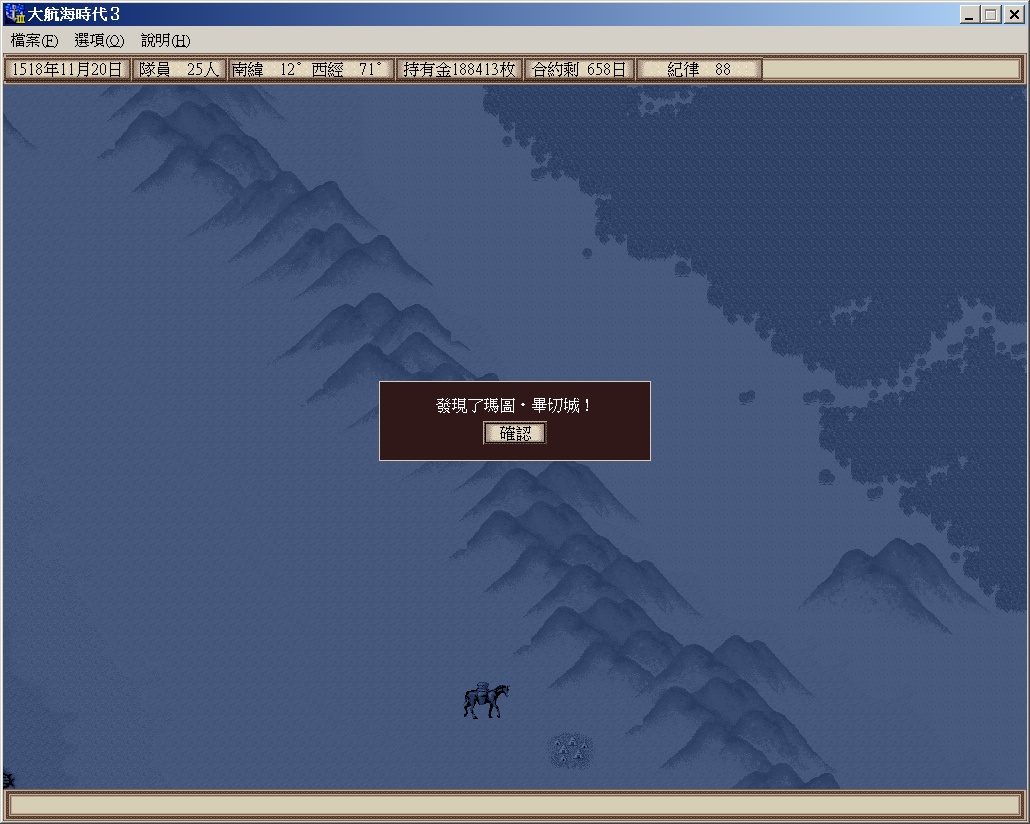Viewport: 1030px width, 824px height.
Task: Open the 檔案 (File) menu
Action: (35, 41)
